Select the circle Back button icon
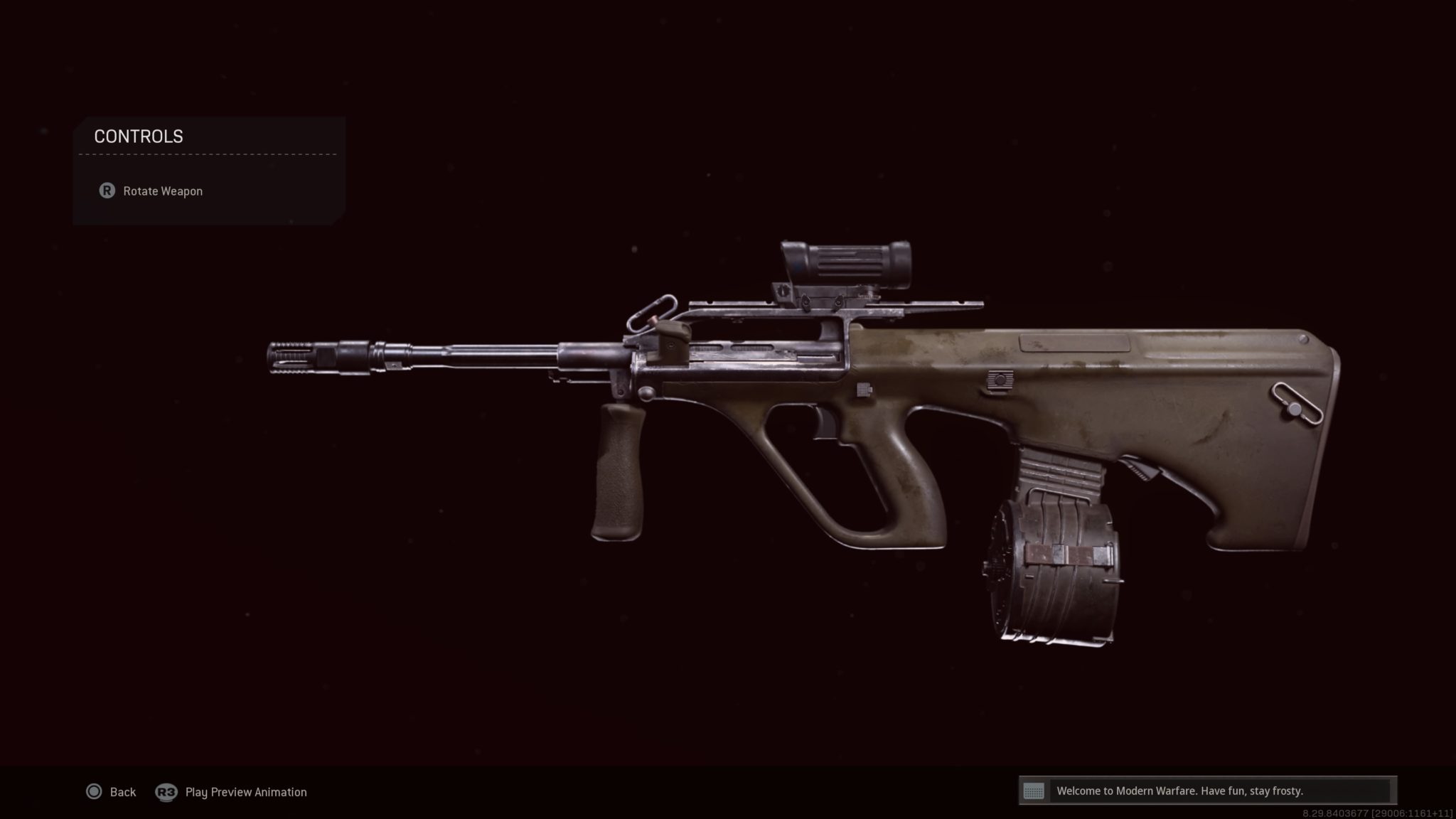1456x819 pixels. pyautogui.click(x=93, y=792)
